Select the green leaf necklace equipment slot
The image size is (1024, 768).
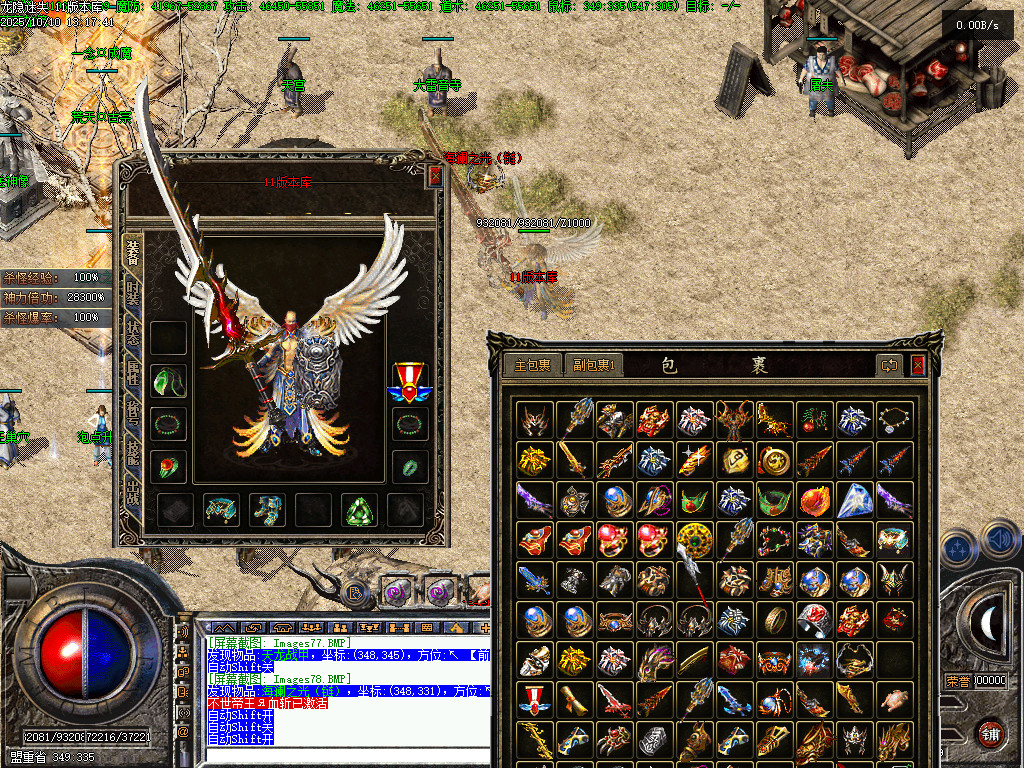(169, 380)
